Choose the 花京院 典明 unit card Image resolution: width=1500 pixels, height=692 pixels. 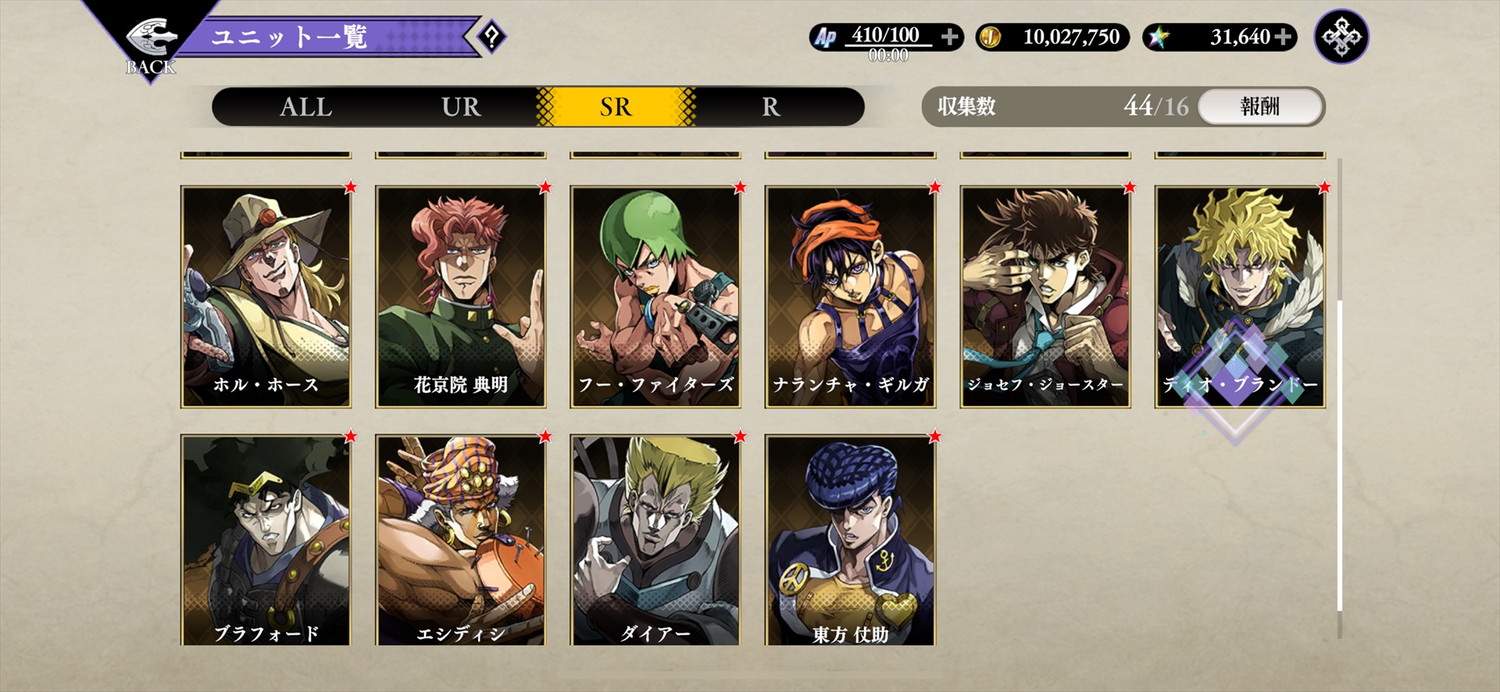click(461, 297)
